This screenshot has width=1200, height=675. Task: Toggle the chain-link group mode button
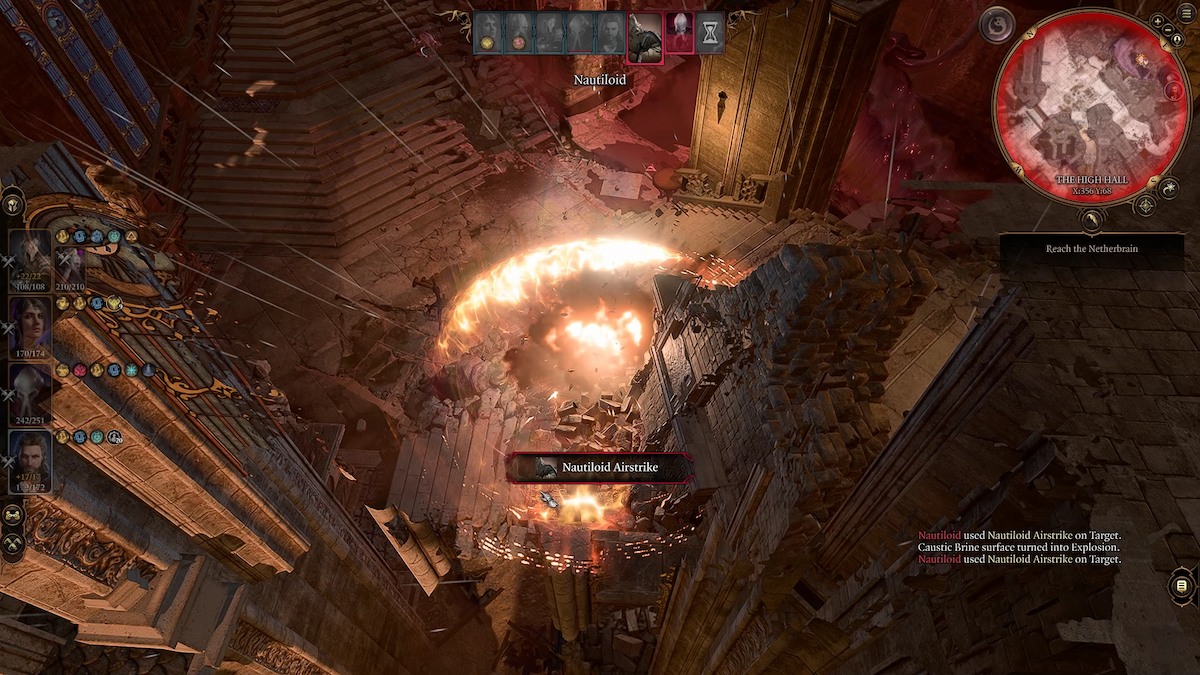tap(13, 514)
